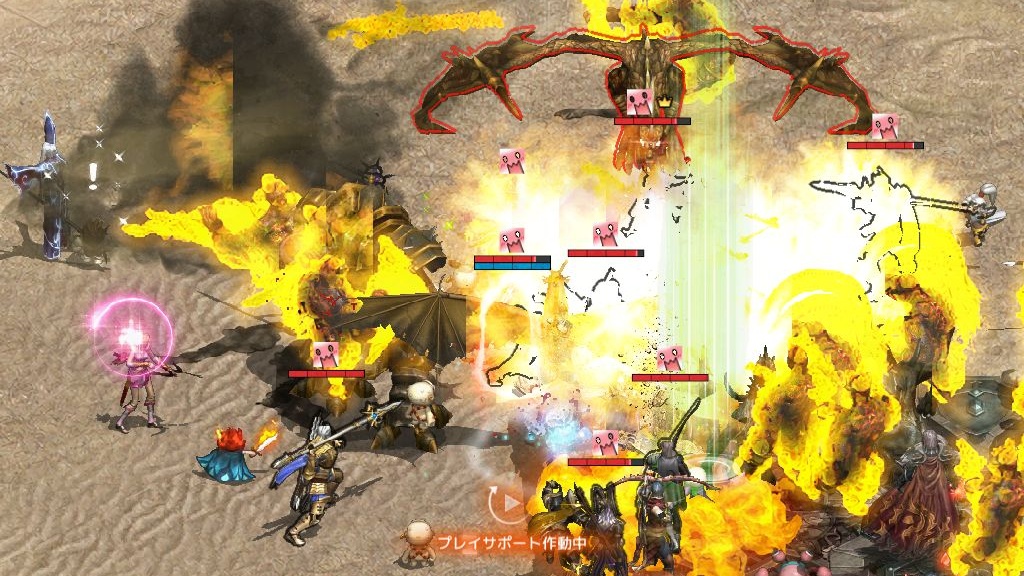
Task: Toggle the auto-play circular arrow icon
Action: pyautogui.click(x=508, y=501)
